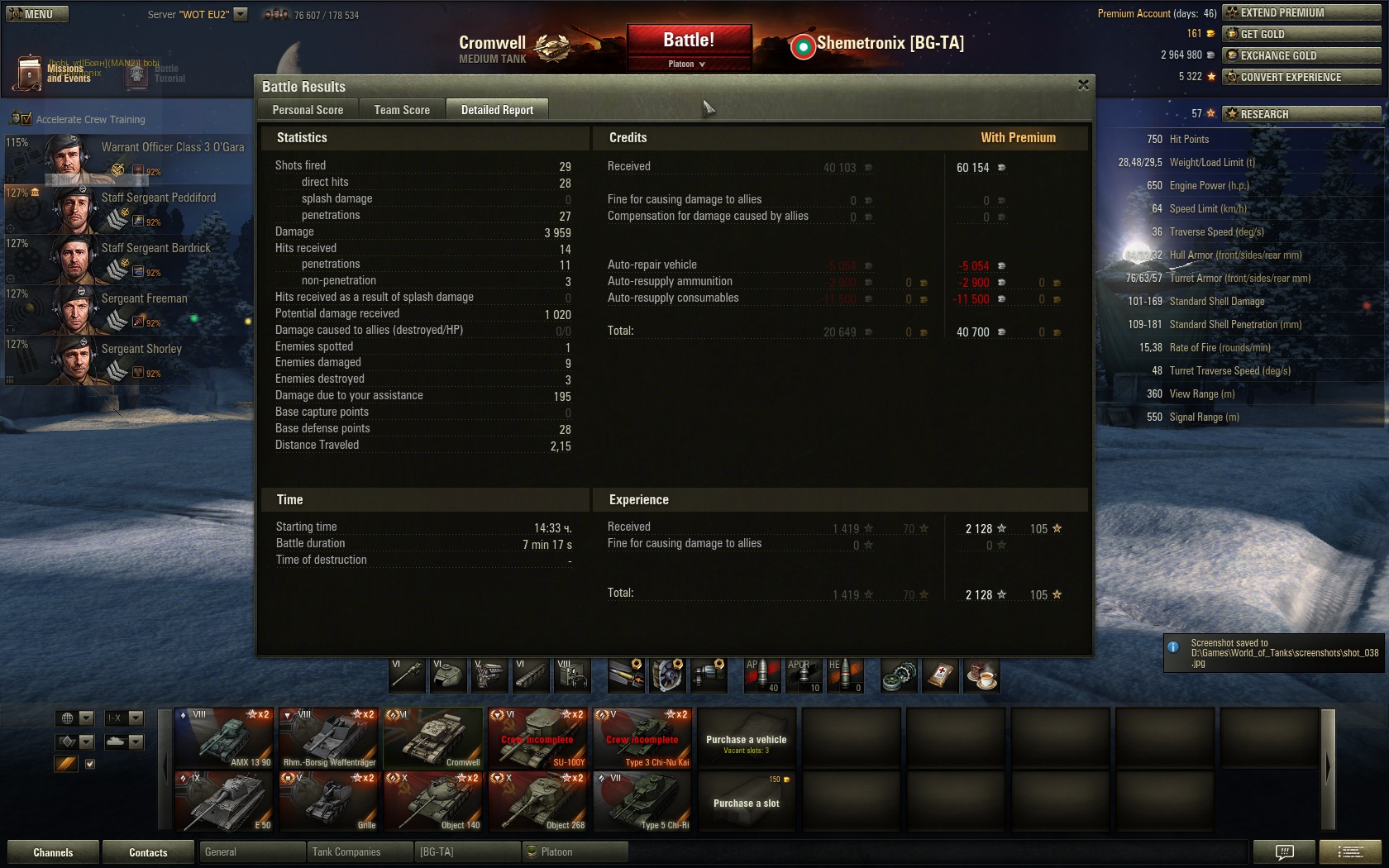The height and width of the screenshot is (868, 1389).
Task: Open the Channels list
Action: (53, 852)
